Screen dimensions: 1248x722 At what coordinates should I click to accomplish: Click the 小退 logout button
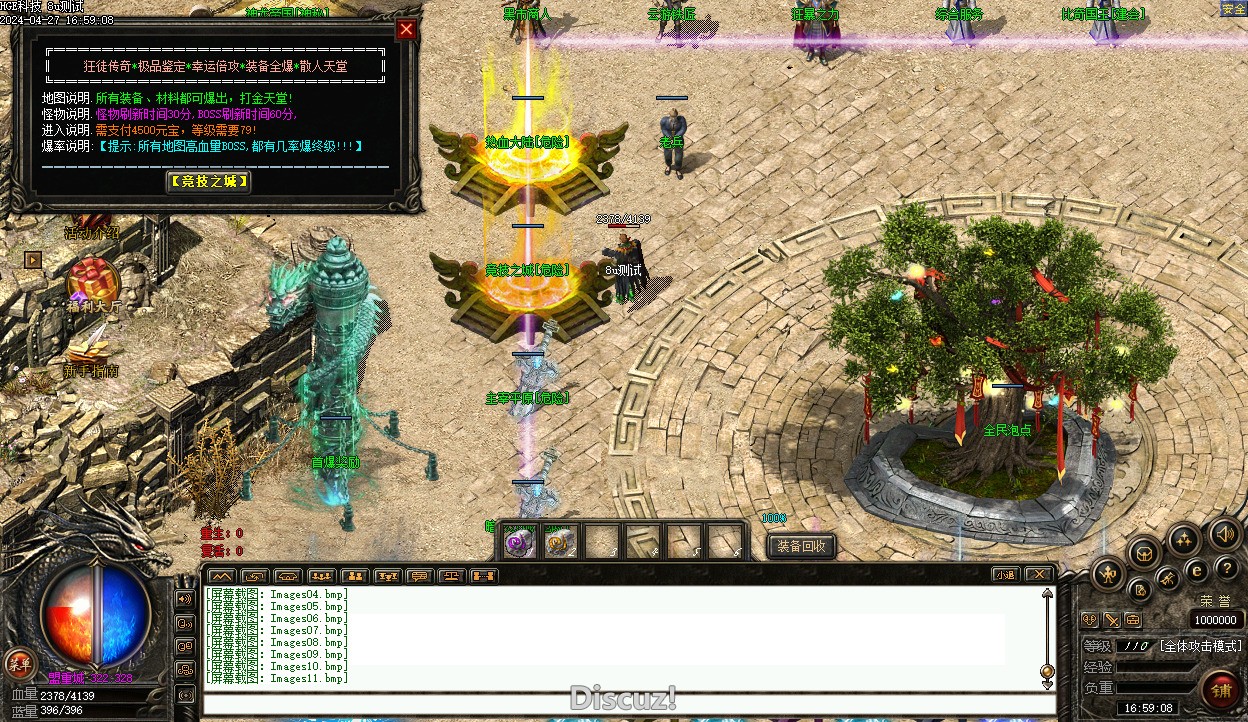(1005, 575)
